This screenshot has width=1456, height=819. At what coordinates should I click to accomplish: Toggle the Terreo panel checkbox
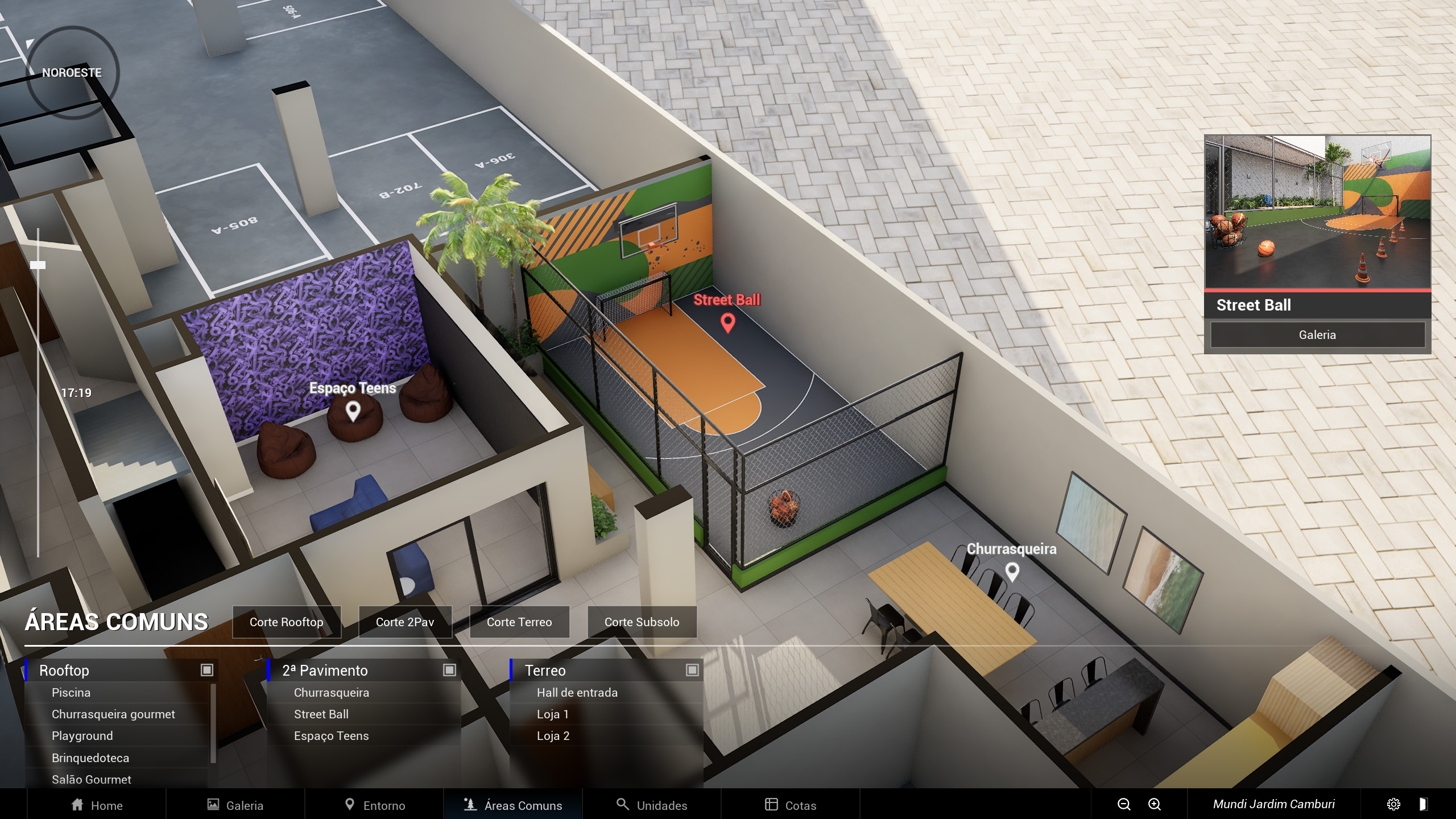(x=692, y=670)
